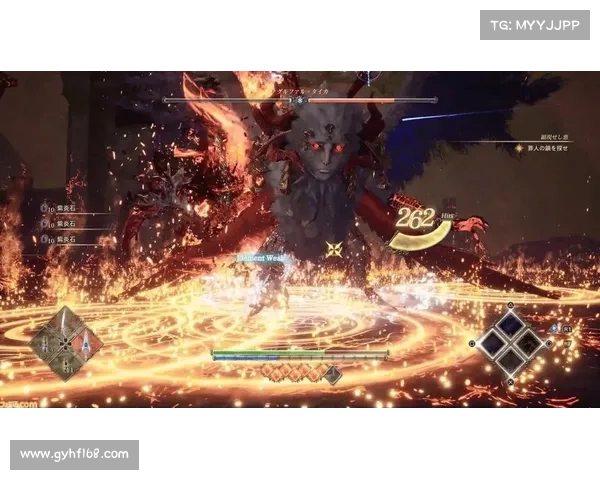Activate the left ability in the right diamond
The image size is (600, 480).
[493, 344]
